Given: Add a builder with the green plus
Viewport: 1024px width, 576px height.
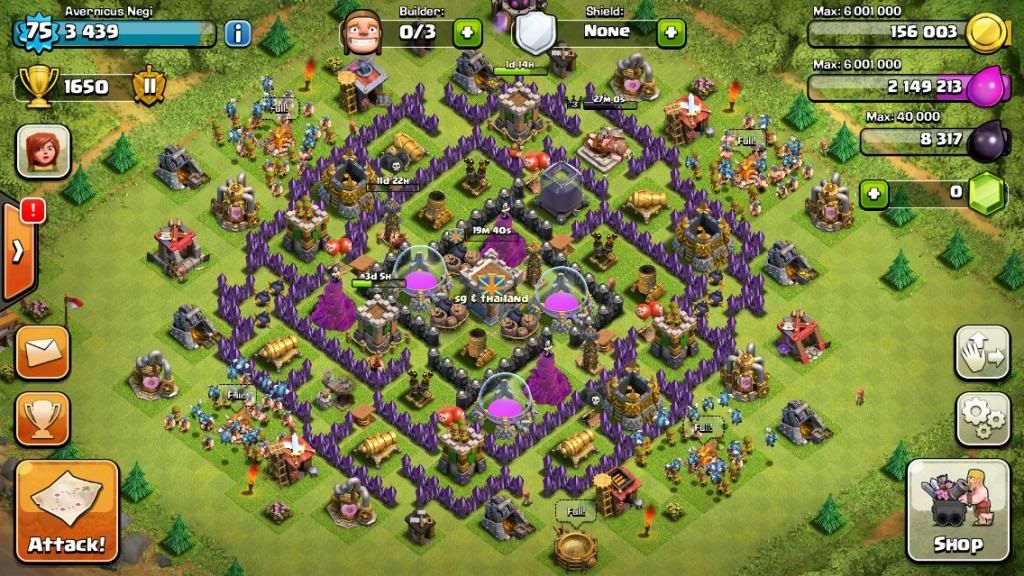Looking at the screenshot, I should [467, 32].
